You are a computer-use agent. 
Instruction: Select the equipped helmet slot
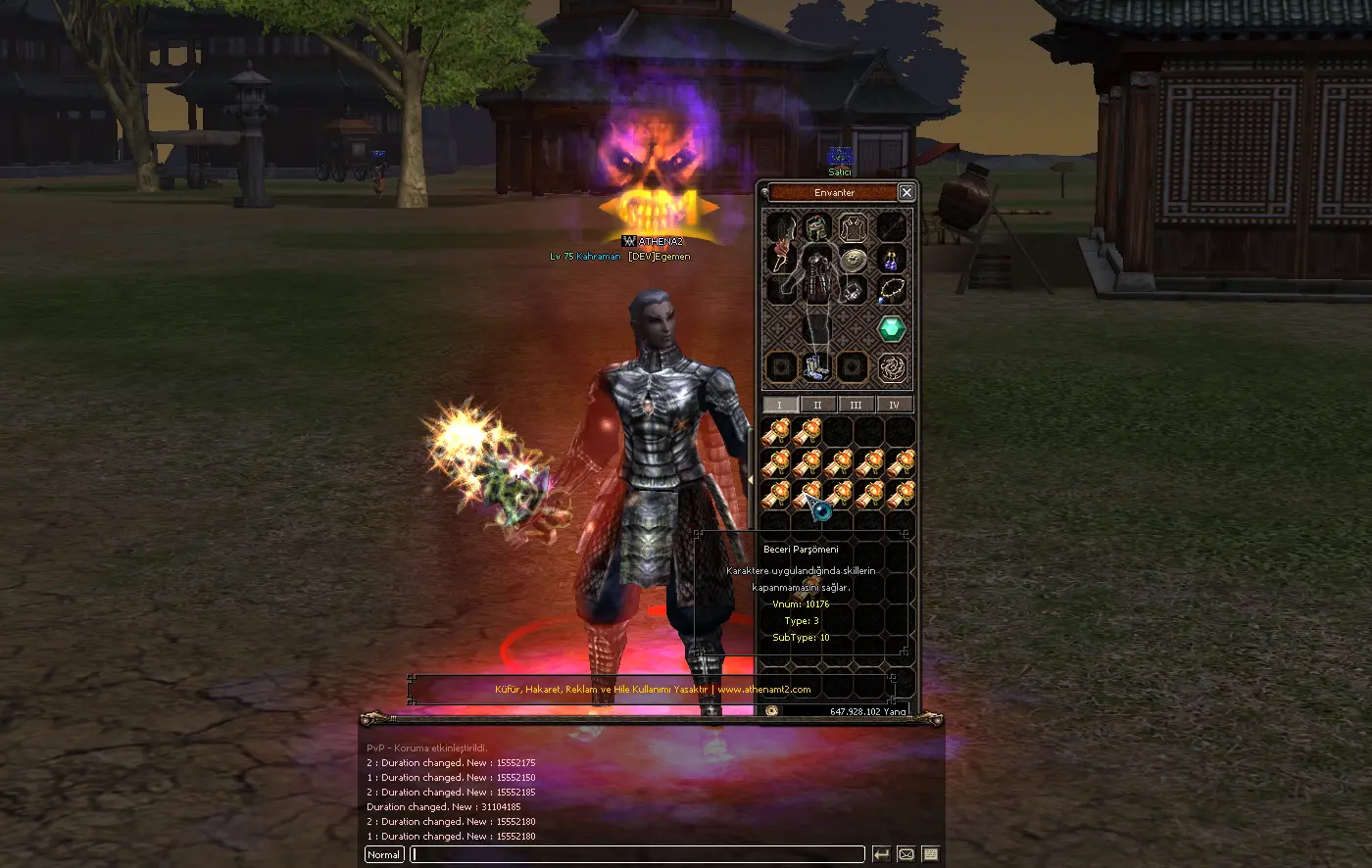tap(817, 228)
